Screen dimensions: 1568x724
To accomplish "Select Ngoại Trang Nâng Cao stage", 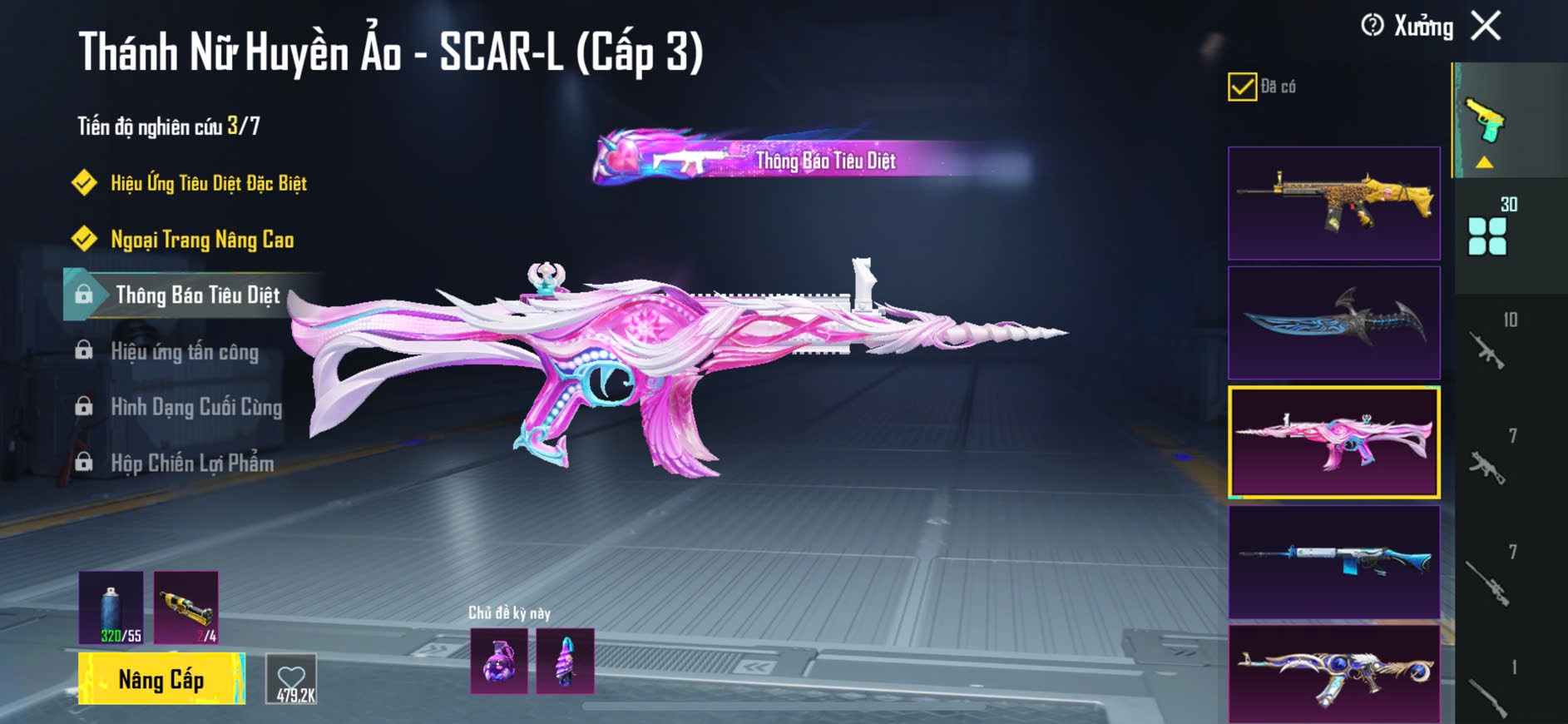I will 202,240.
